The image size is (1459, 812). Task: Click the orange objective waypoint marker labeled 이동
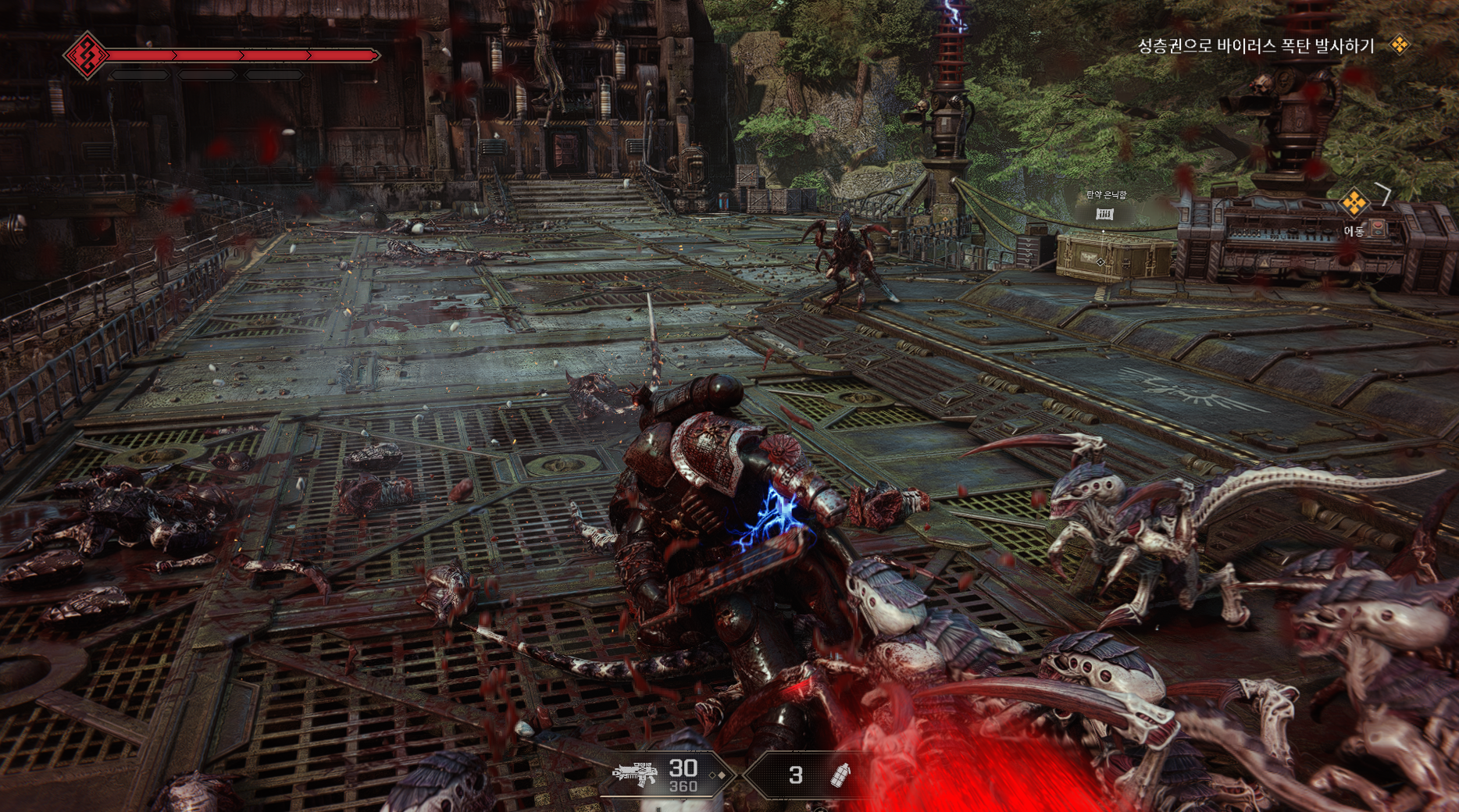coord(1354,204)
